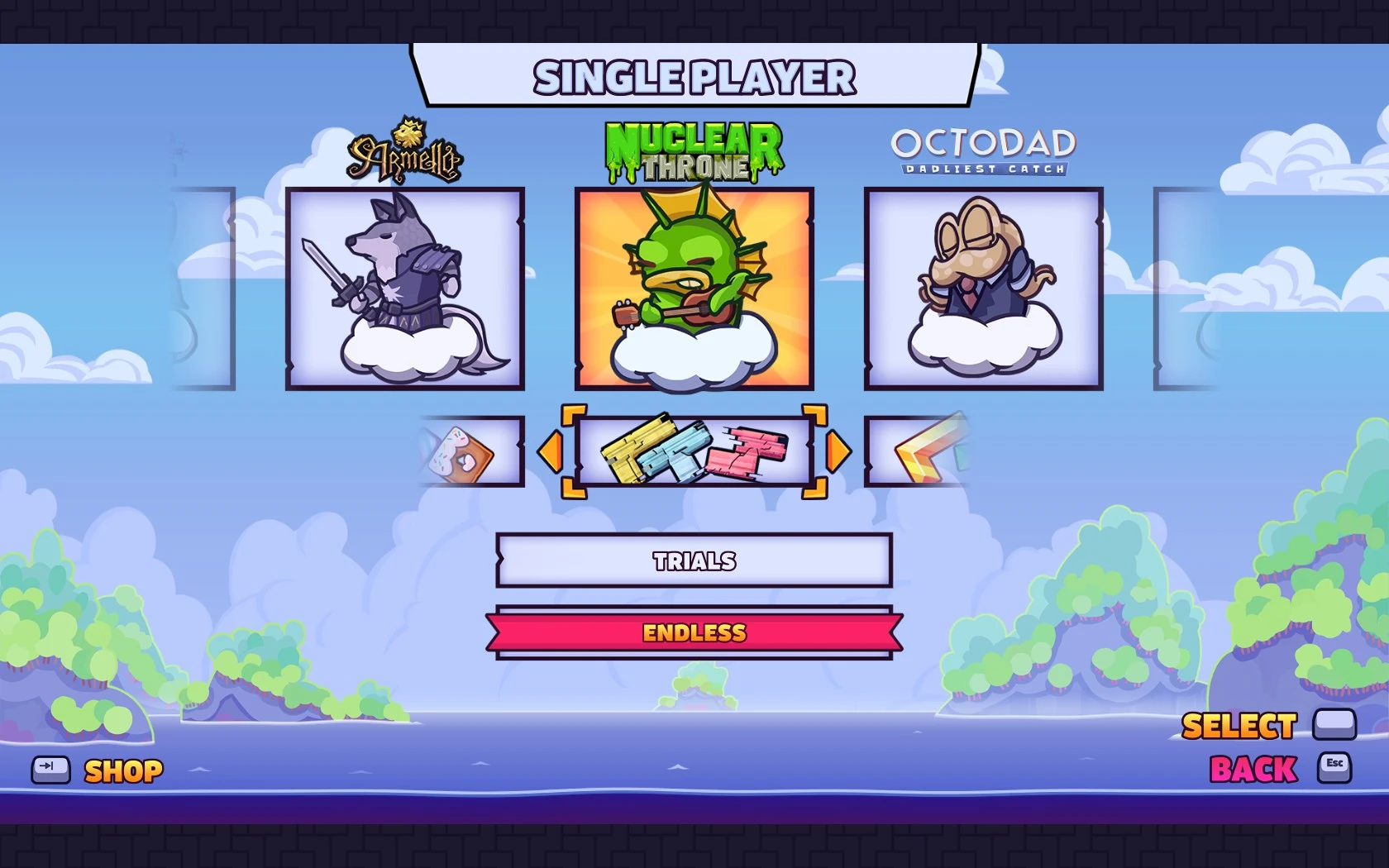This screenshot has width=1389, height=868.
Task: Click the Tab key icon beside Shop
Action: [x=50, y=770]
